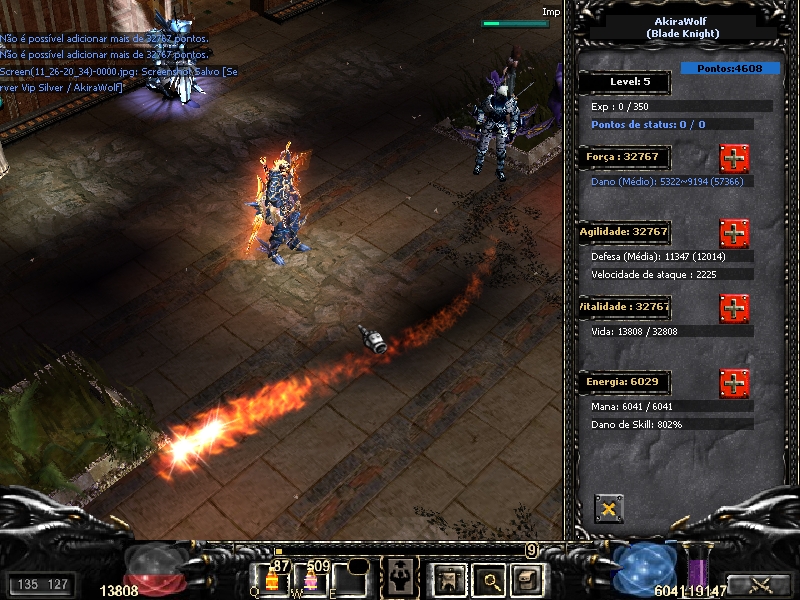The image size is (800, 600).
Task: Click the crossed swords button
Action: pos(759,585)
